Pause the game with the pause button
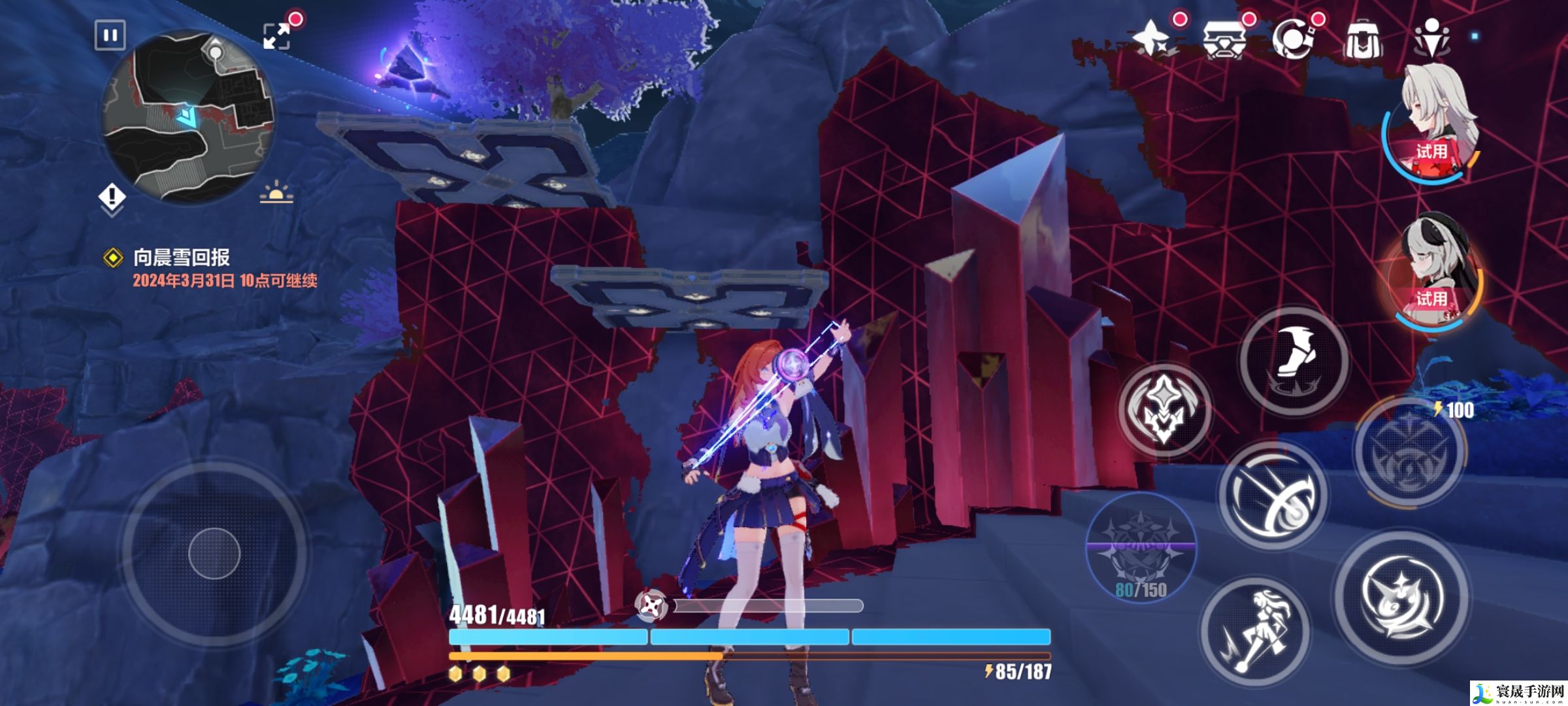Viewport: 1568px width, 706px height. pyautogui.click(x=110, y=35)
